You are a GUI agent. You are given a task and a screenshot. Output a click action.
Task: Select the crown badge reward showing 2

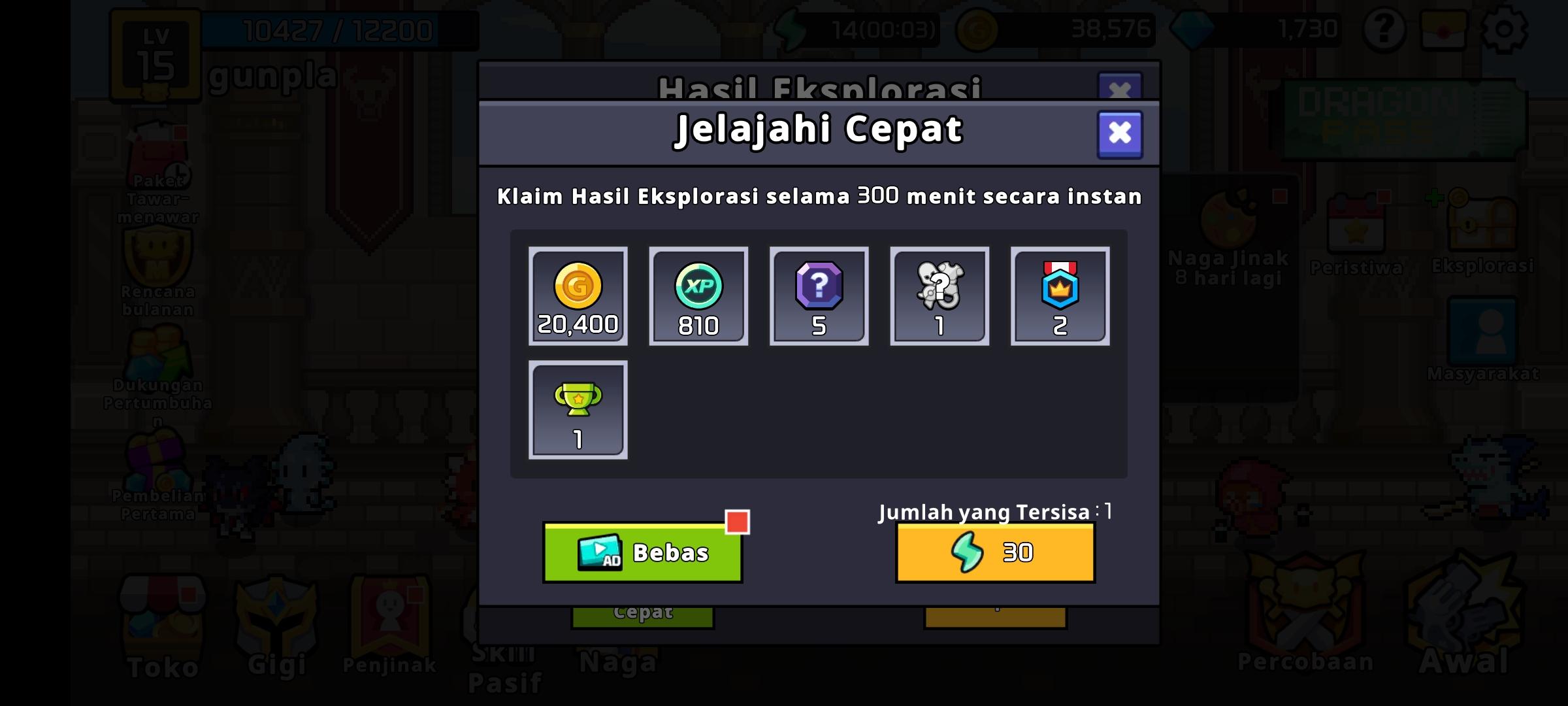tap(1060, 295)
